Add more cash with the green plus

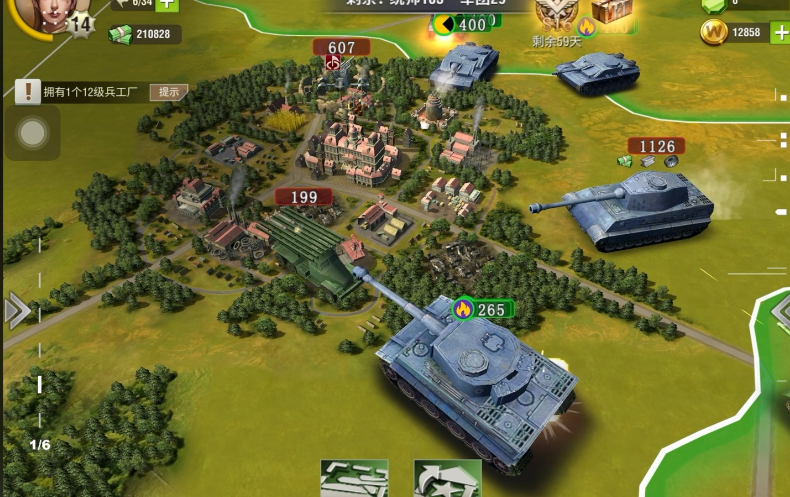pyautogui.click(x=167, y=4)
